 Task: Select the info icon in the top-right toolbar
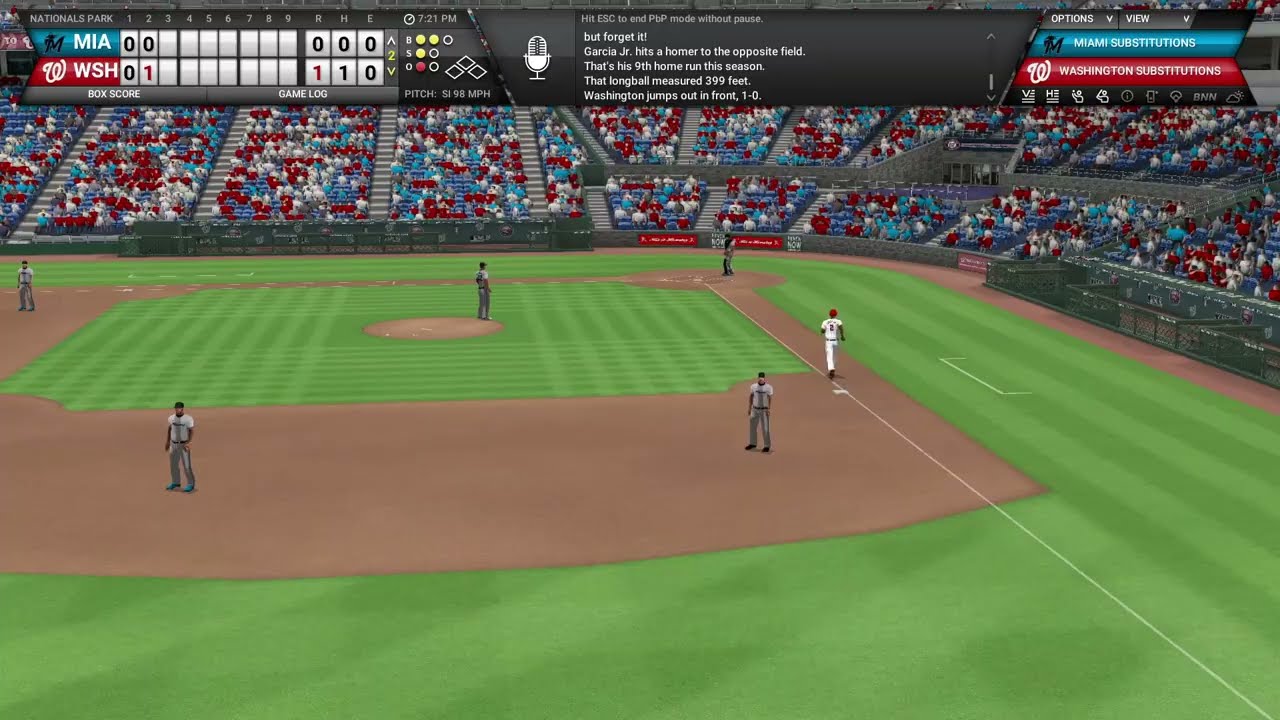[x=1128, y=96]
